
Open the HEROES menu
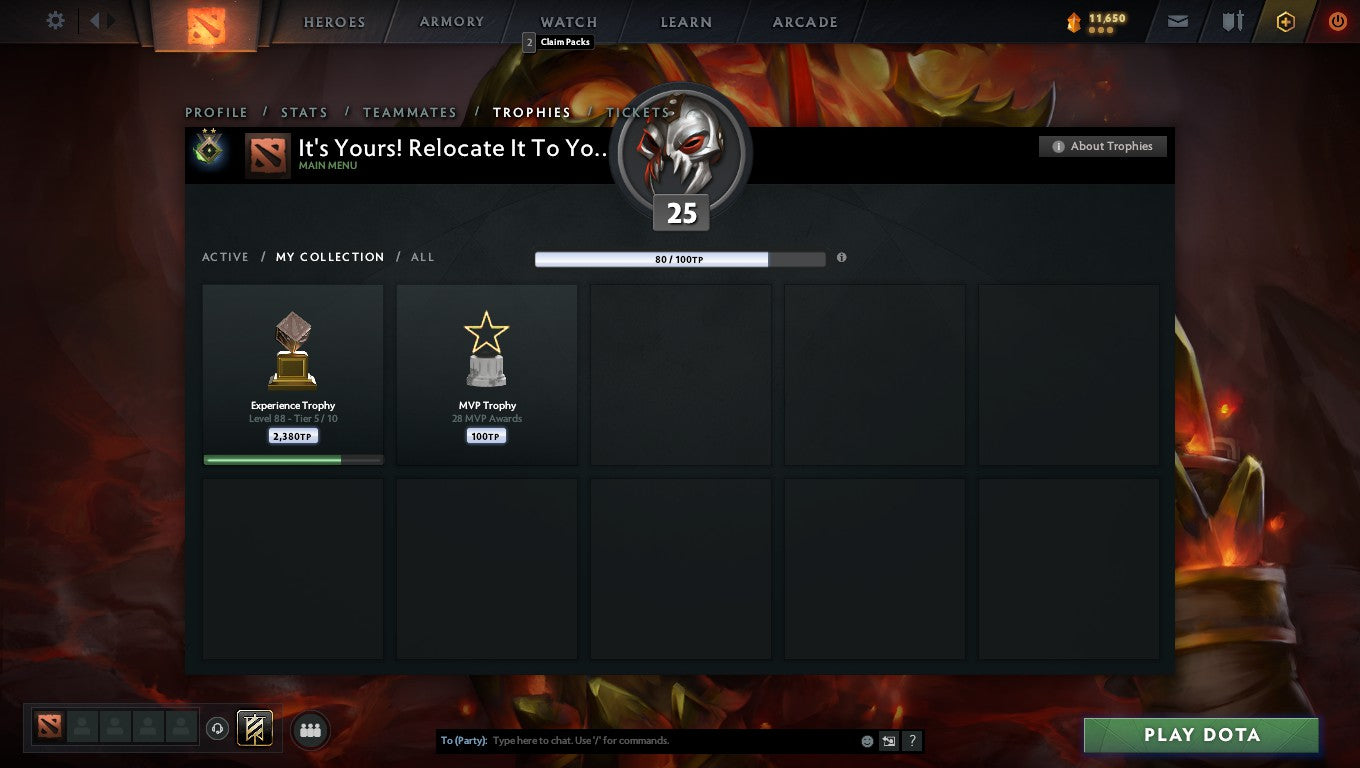point(334,21)
